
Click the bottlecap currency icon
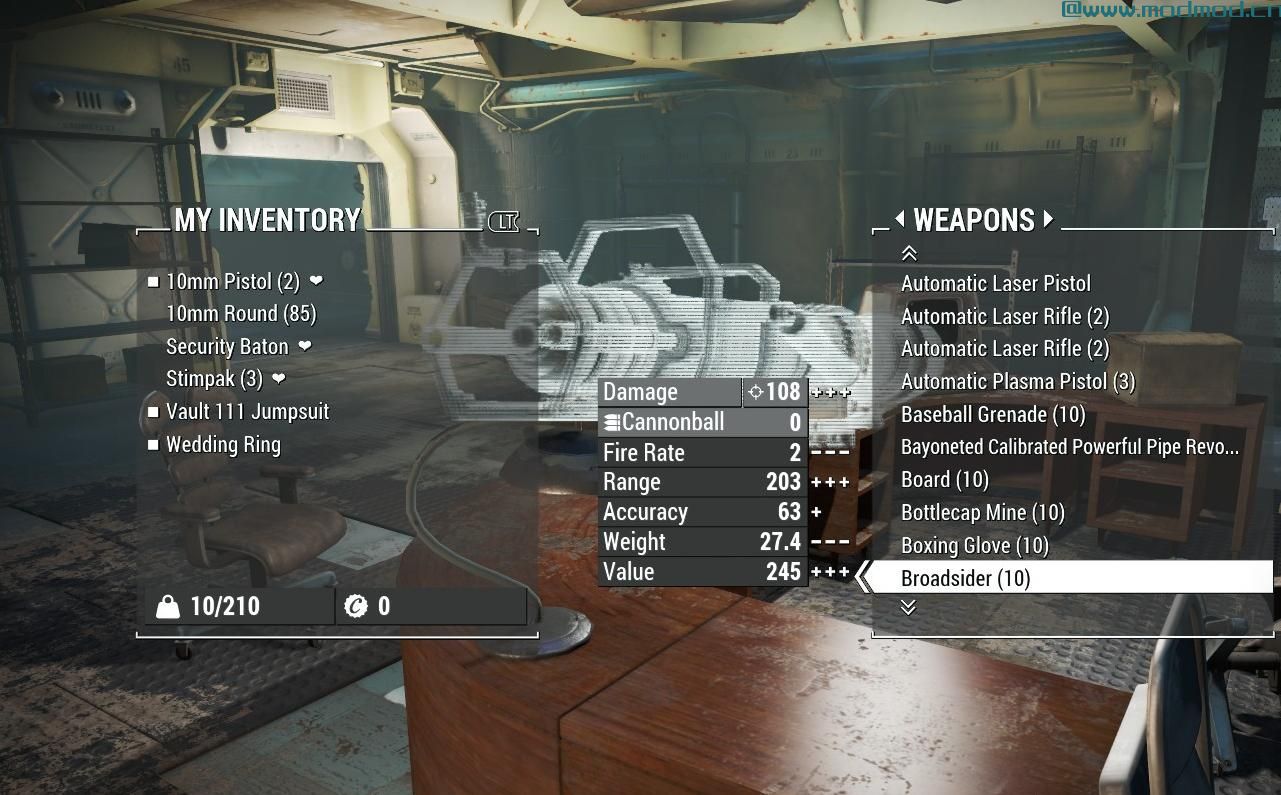pos(359,605)
